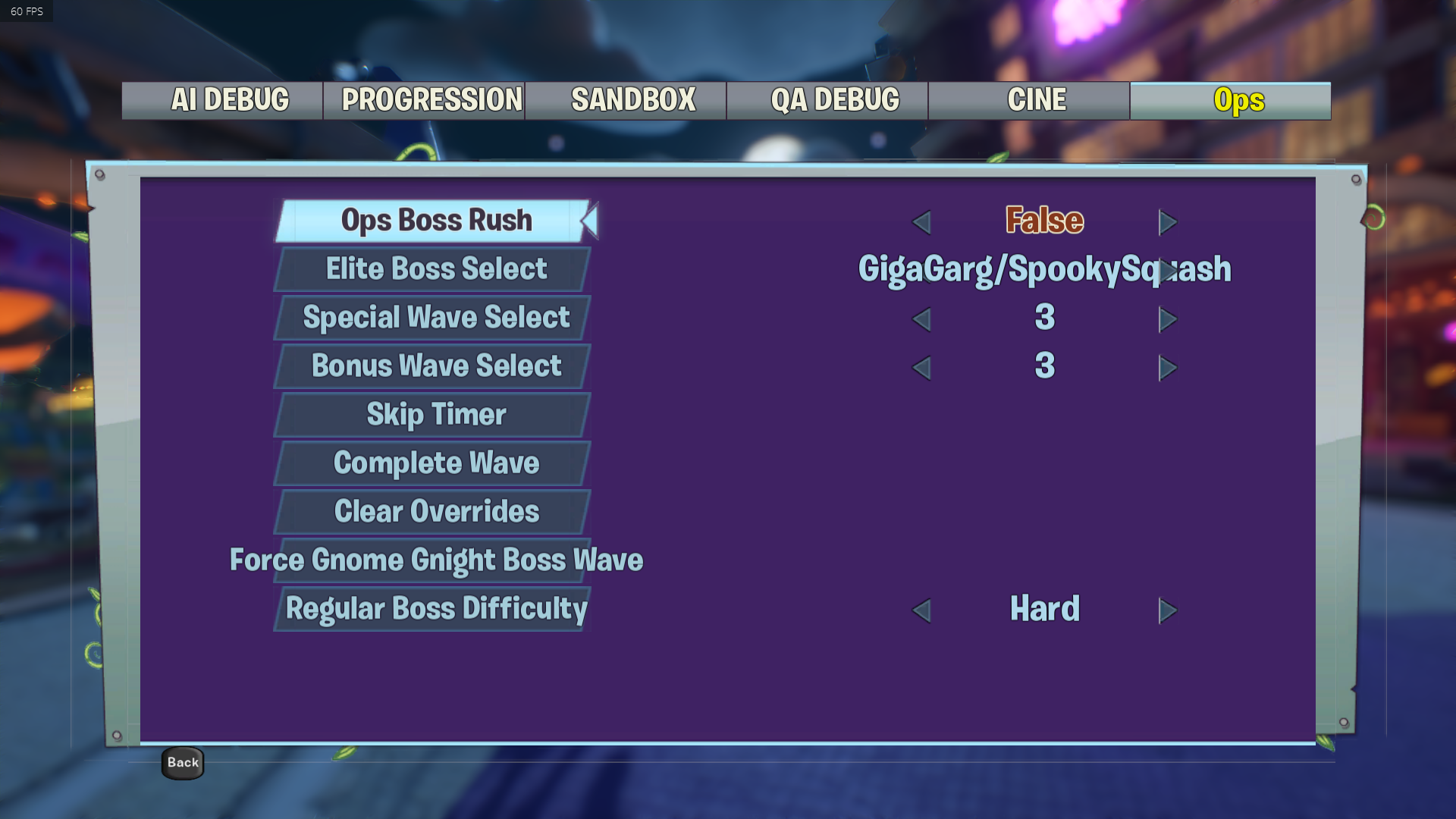Increase Bonus Wave Select with right arrow
1456x819 pixels.
1168,368
